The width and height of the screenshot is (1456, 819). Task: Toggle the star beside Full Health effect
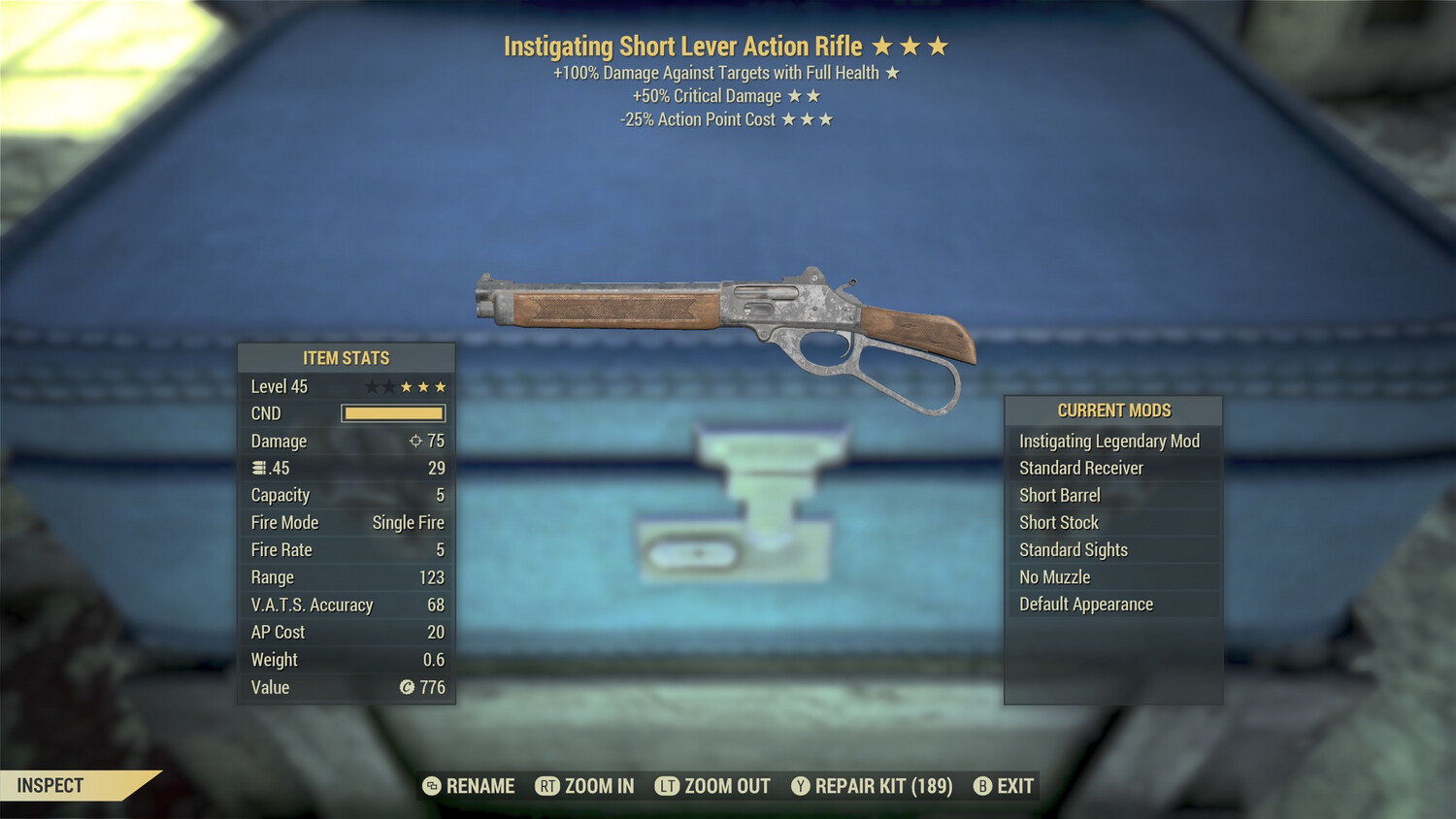pos(894,72)
